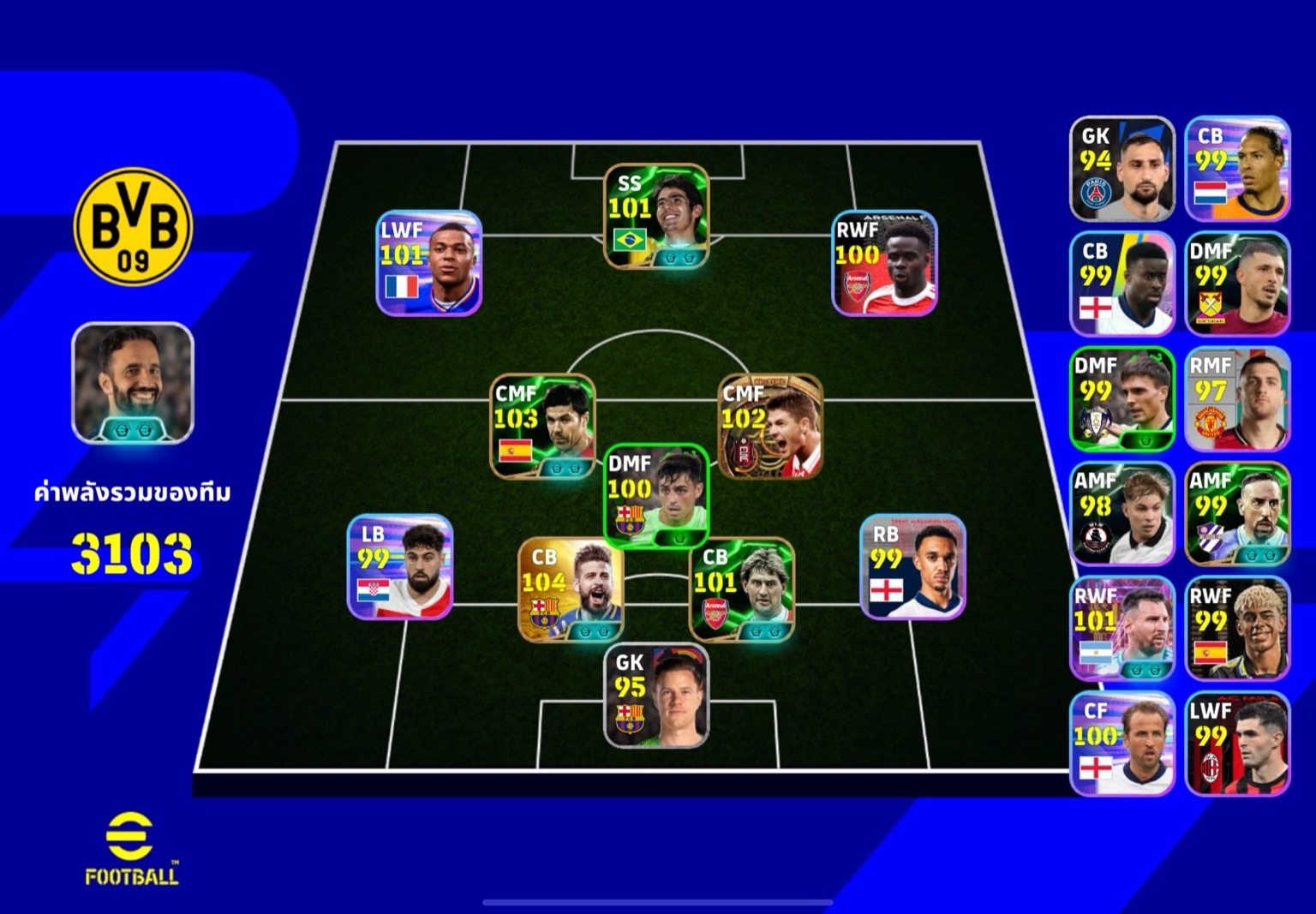Choose the CF 100 England substitute
This screenshot has height=914, width=1316.
point(1122,744)
